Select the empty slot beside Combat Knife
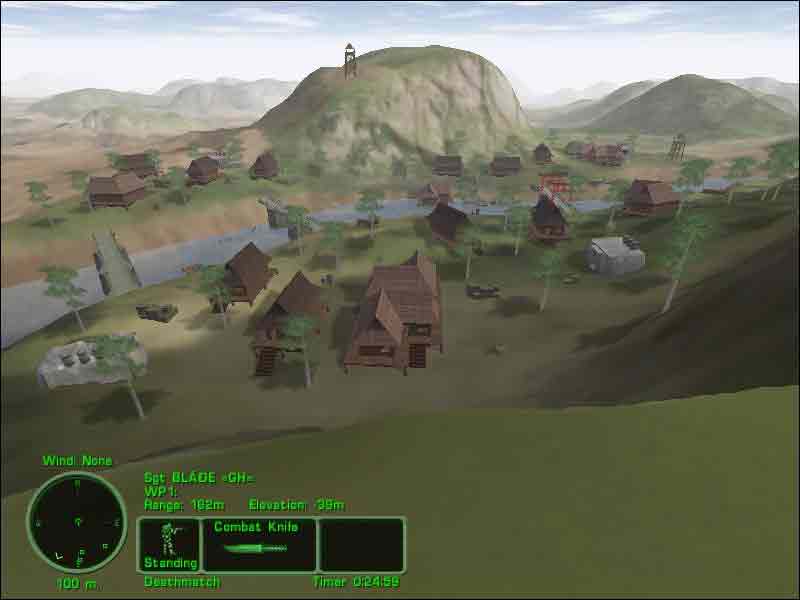 (x=361, y=544)
